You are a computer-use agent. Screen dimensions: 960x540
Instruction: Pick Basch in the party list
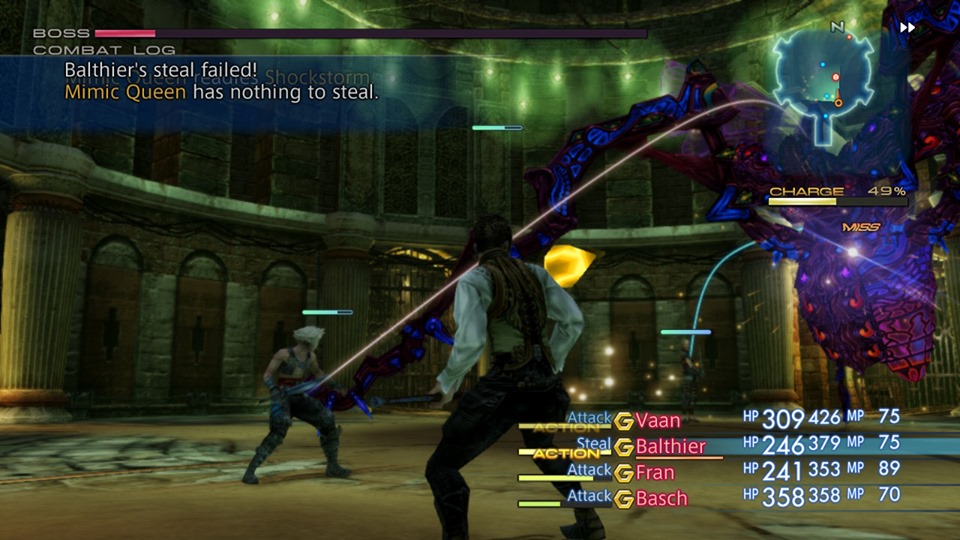pos(661,498)
